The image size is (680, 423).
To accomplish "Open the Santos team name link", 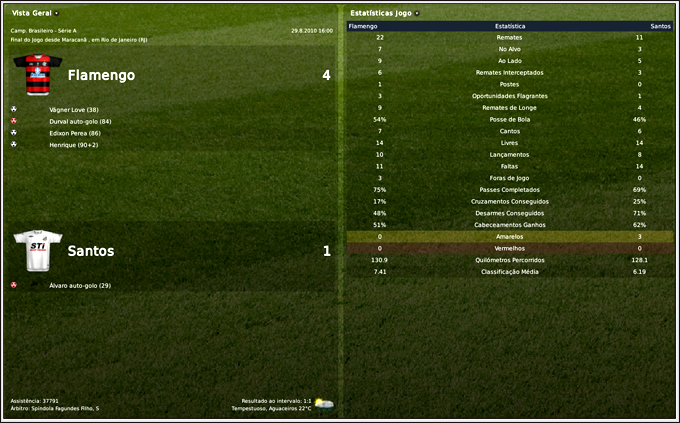I will (90, 251).
